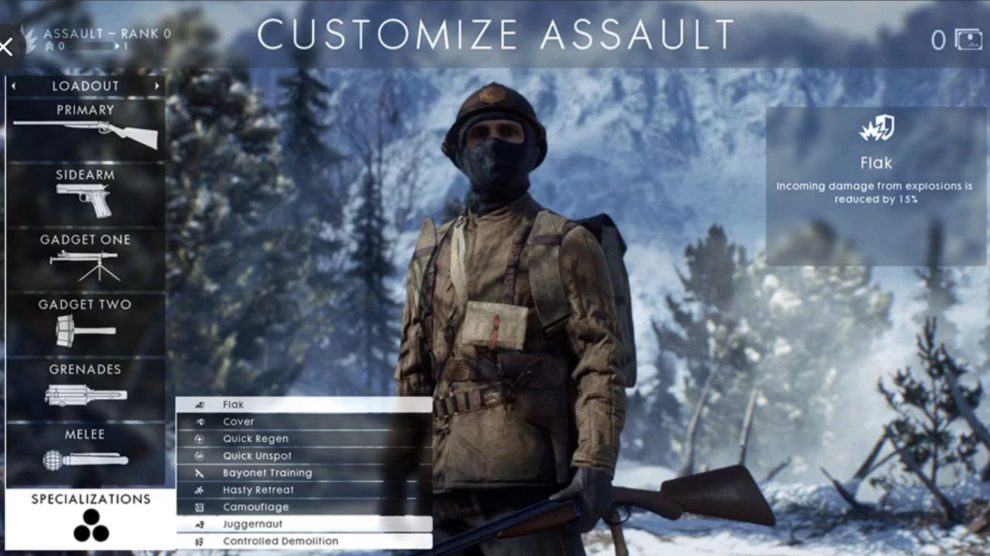The image size is (990, 556).
Task: Choose the Gadget One slot
Action: (85, 258)
